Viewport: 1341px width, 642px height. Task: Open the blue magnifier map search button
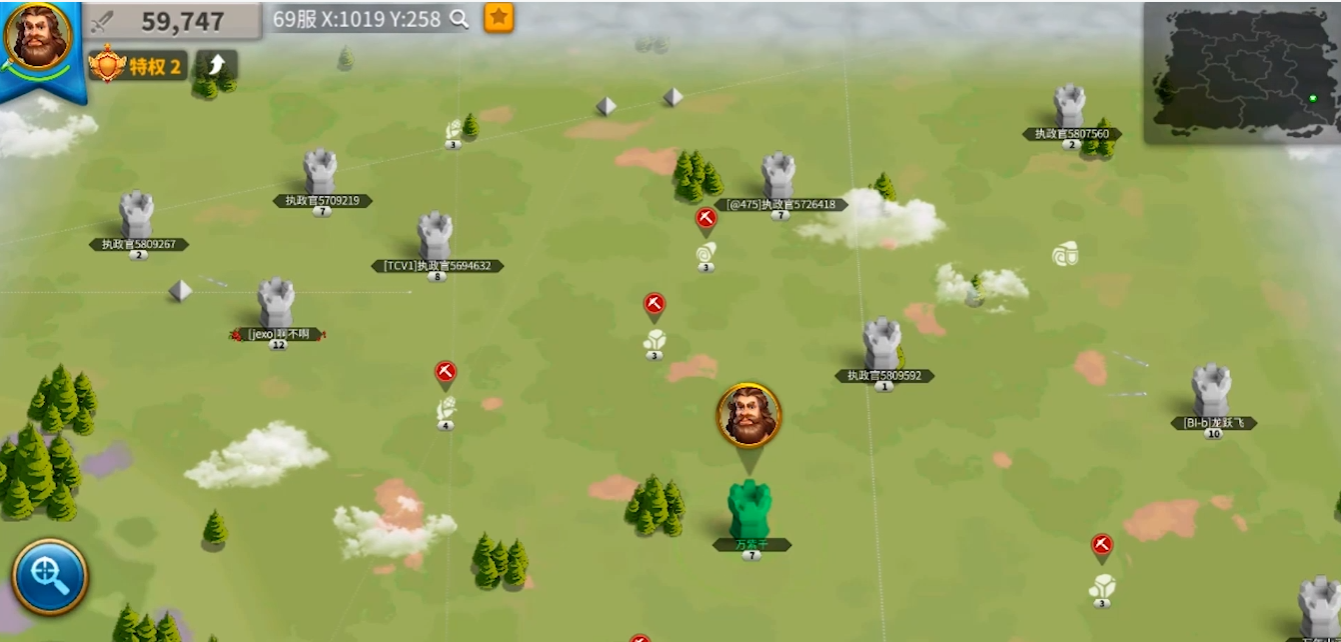pos(50,576)
